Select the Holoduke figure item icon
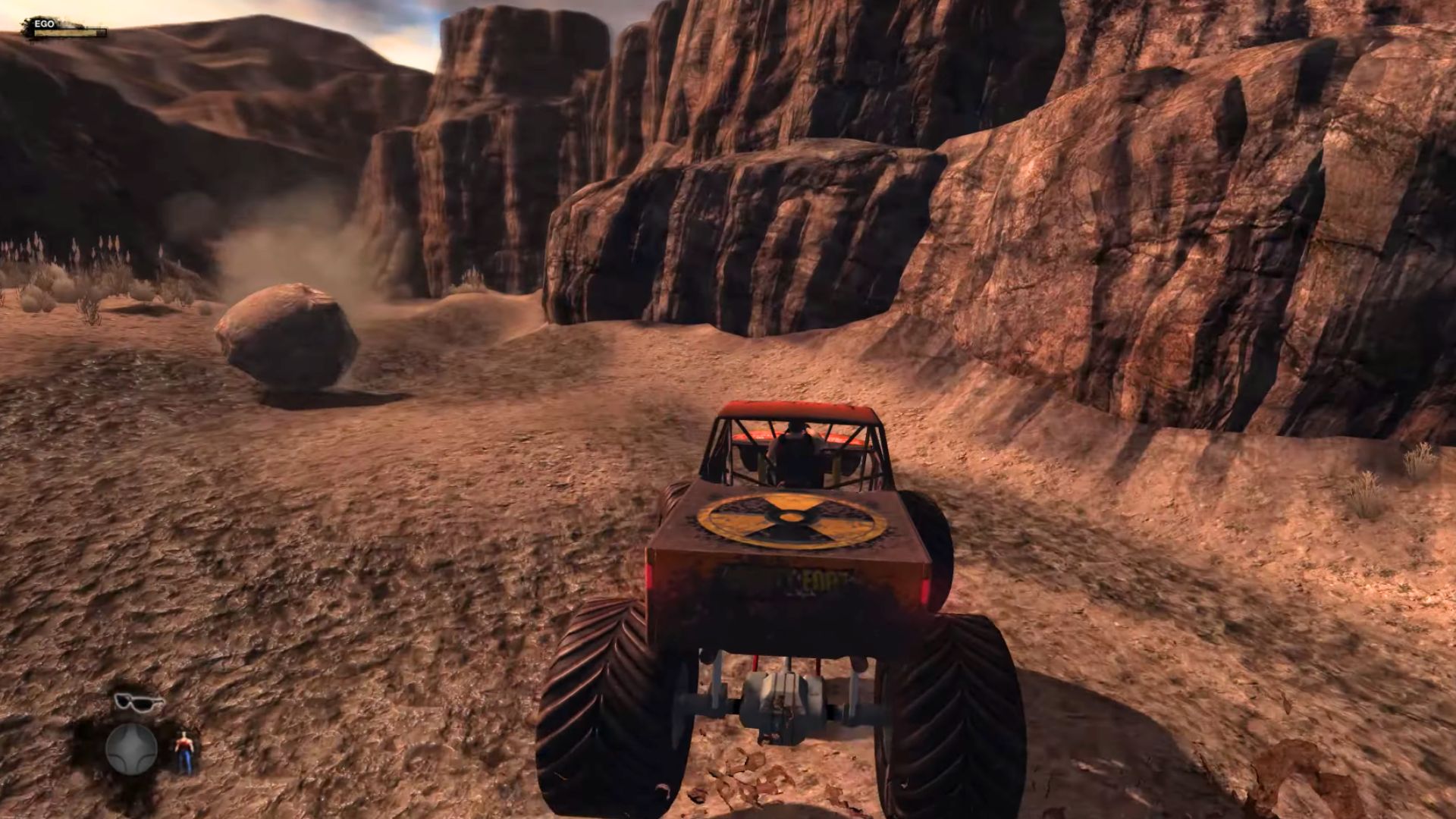Viewport: 1456px width, 819px height. (x=184, y=752)
